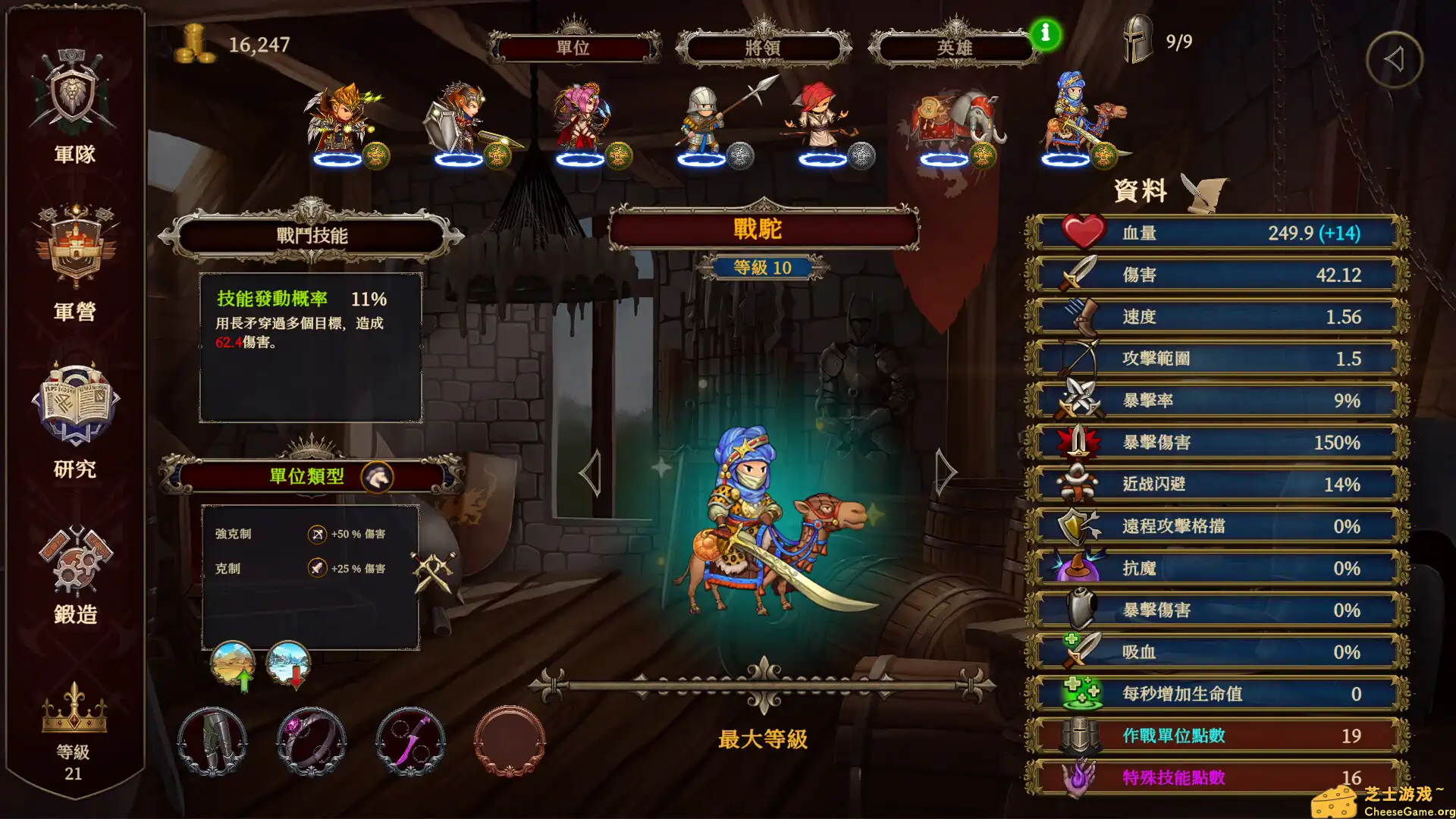Show the previous unit with left arrow
This screenshot has height=819, width=1456.
[591, 472]
